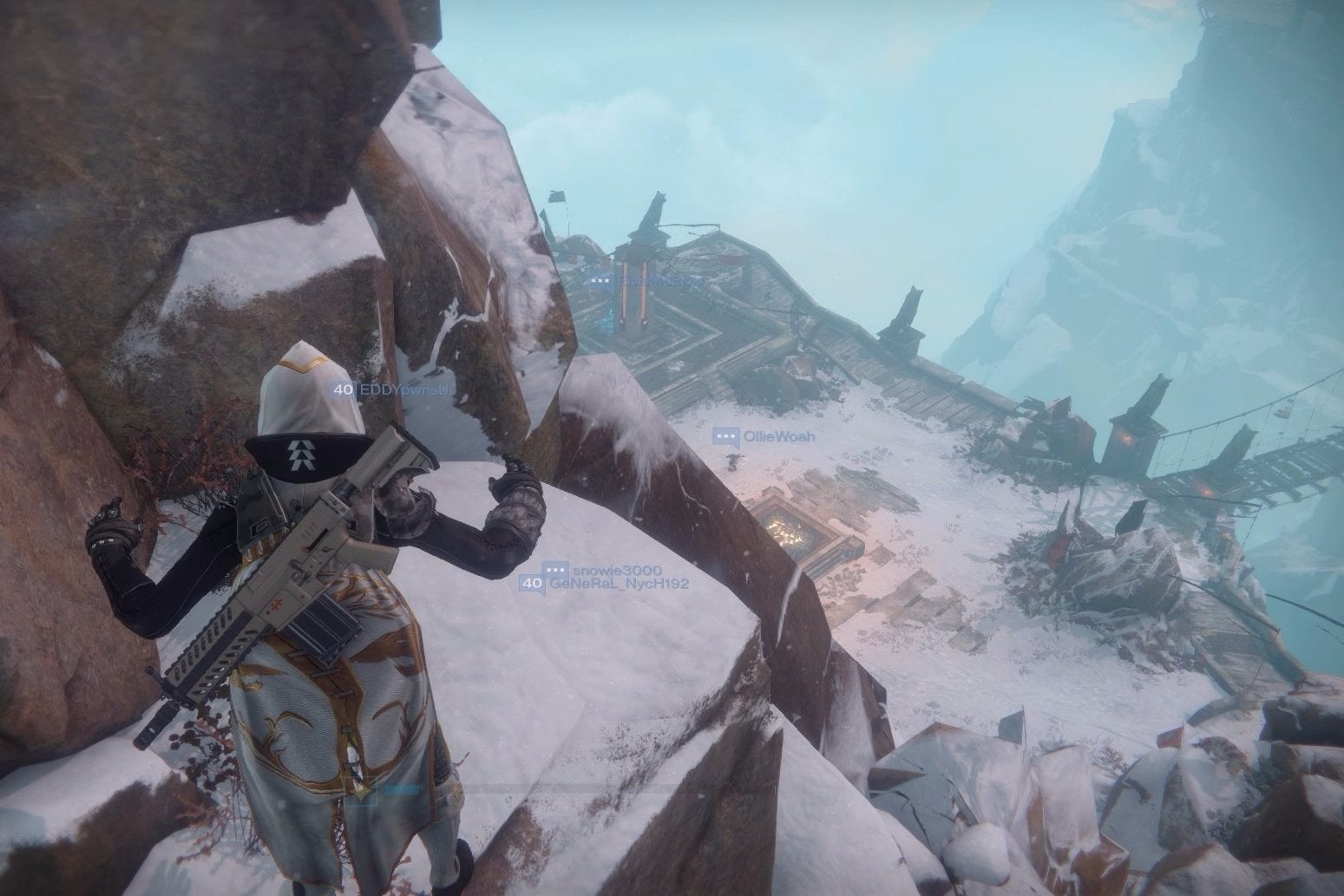Click the chat icon on the faded nametag near the banner tower
1344x896 pixels.
[x=600, y=281]
